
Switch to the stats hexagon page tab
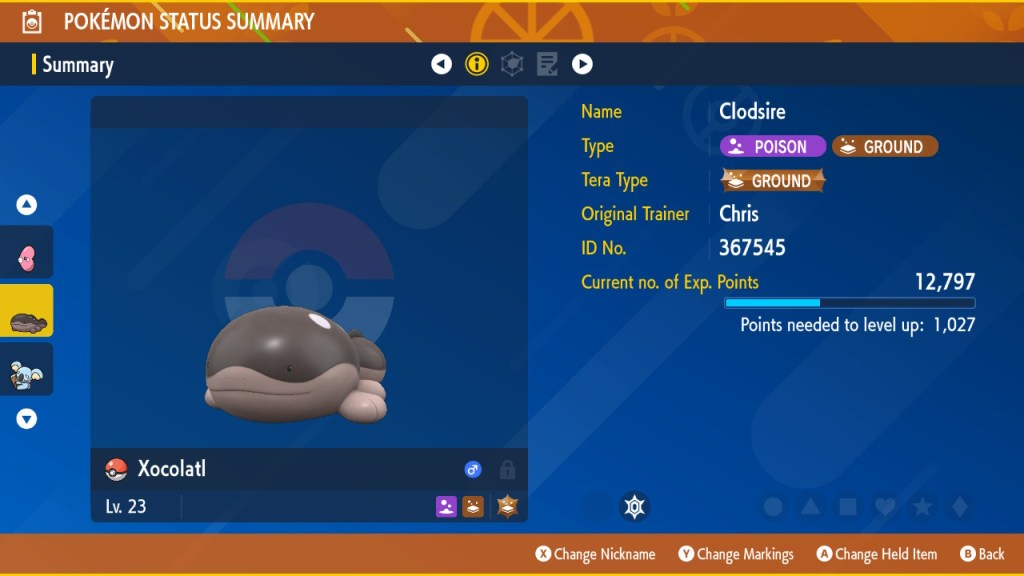click(512, 65)
